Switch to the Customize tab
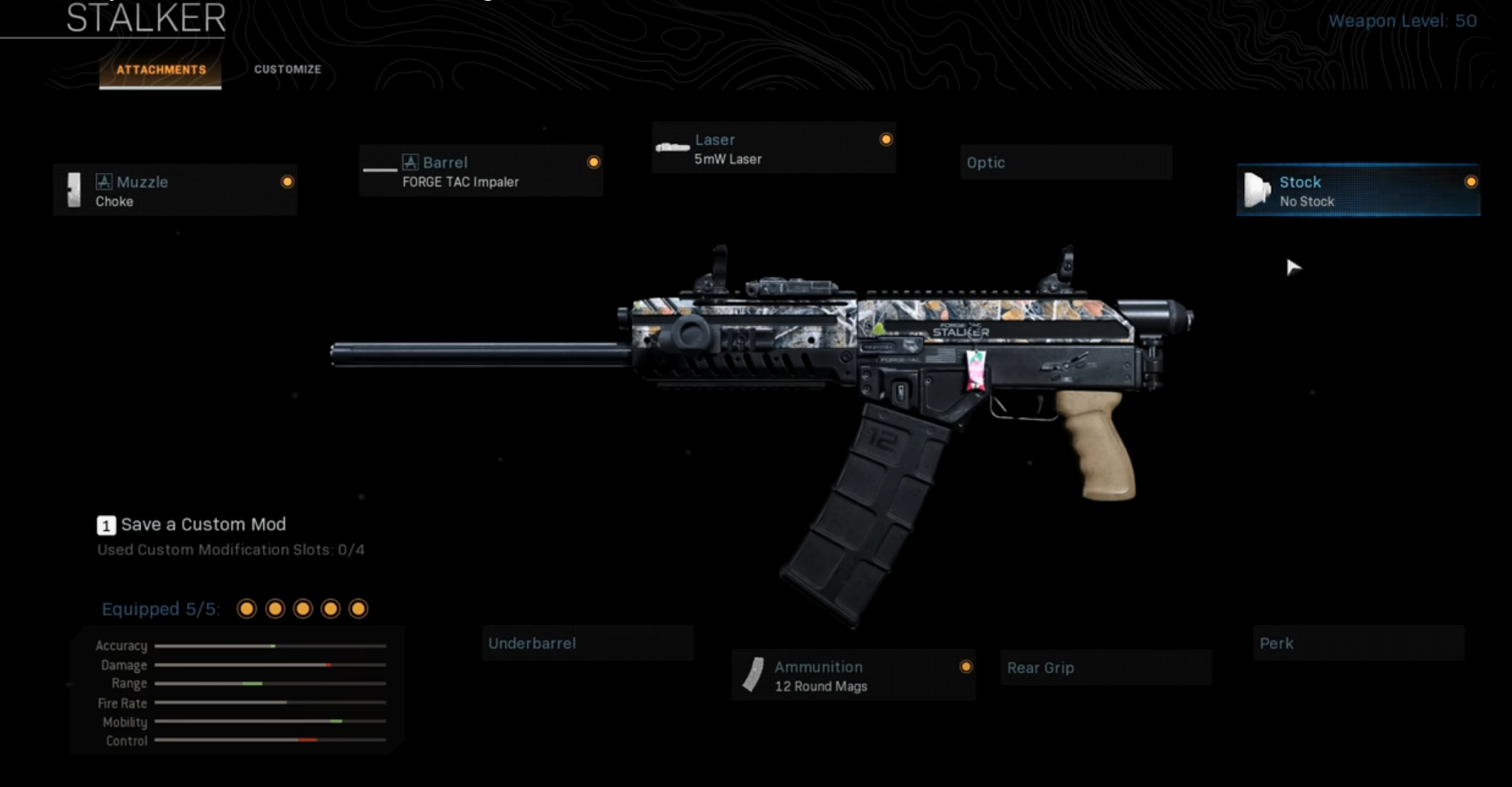Screen dimensions: 1512x787 287,69
